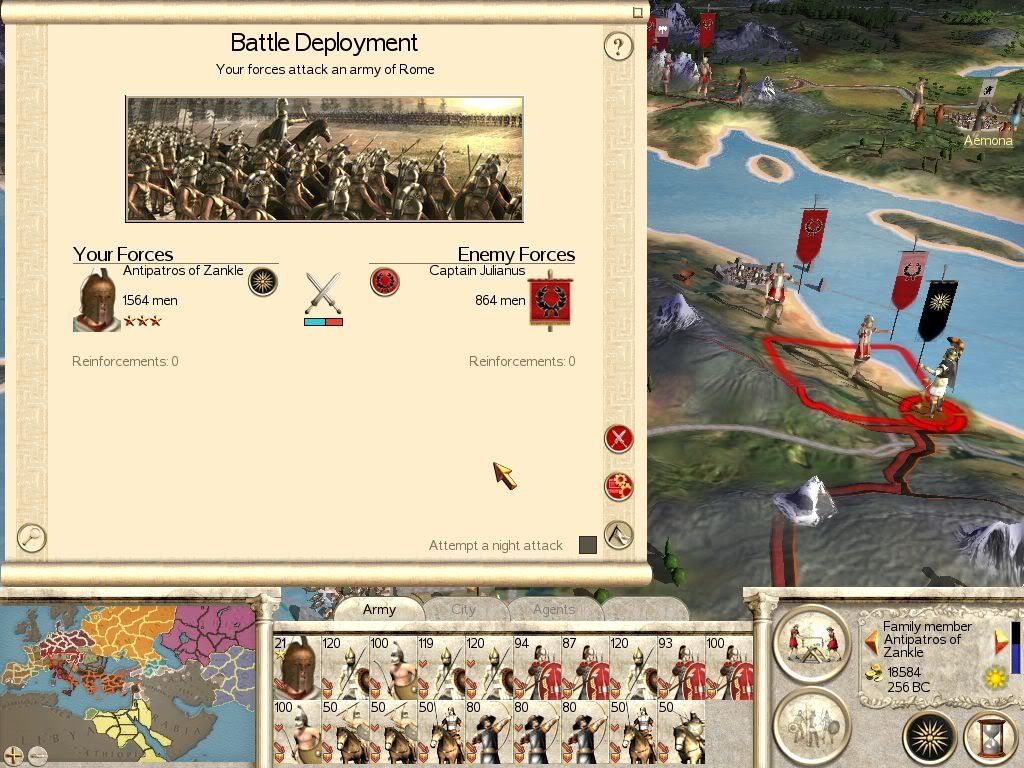Open the faction overview sun emblem button
Viewport: 1024px width, 768px height.
(x=929, y=738)
